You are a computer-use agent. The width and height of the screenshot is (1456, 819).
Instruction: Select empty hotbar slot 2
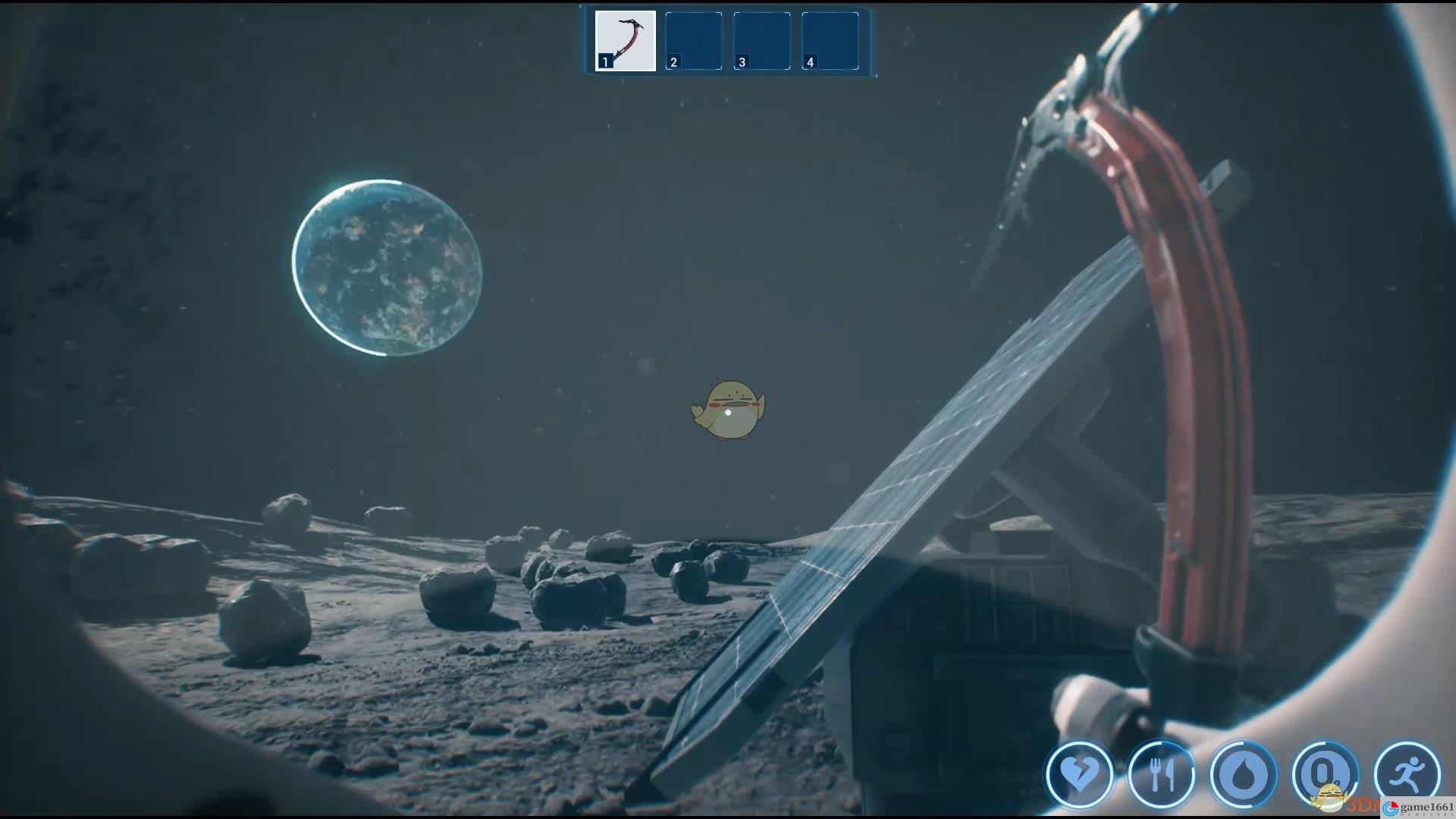693,41
